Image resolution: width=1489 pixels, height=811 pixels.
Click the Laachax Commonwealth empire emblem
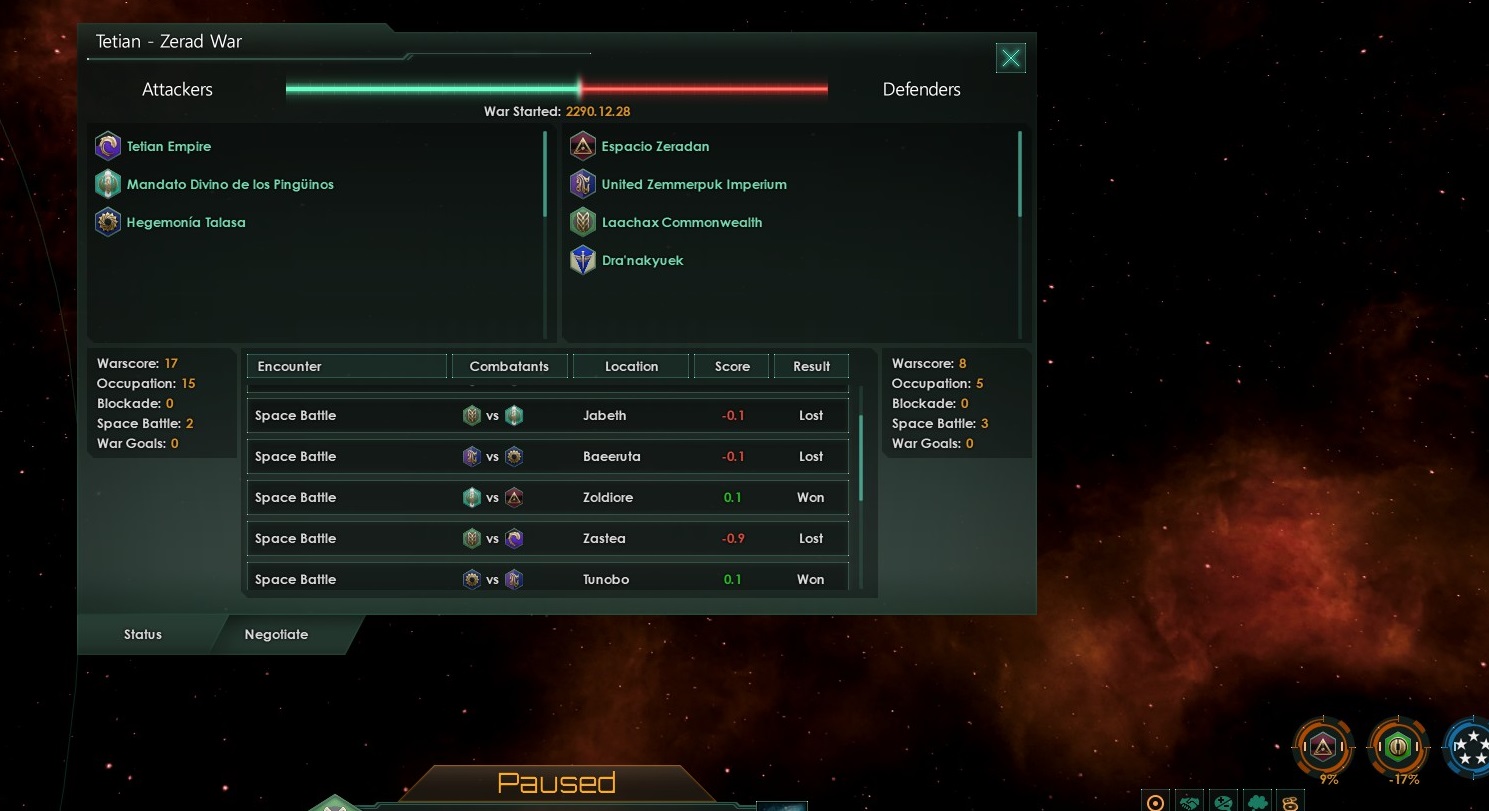point(583,222)
